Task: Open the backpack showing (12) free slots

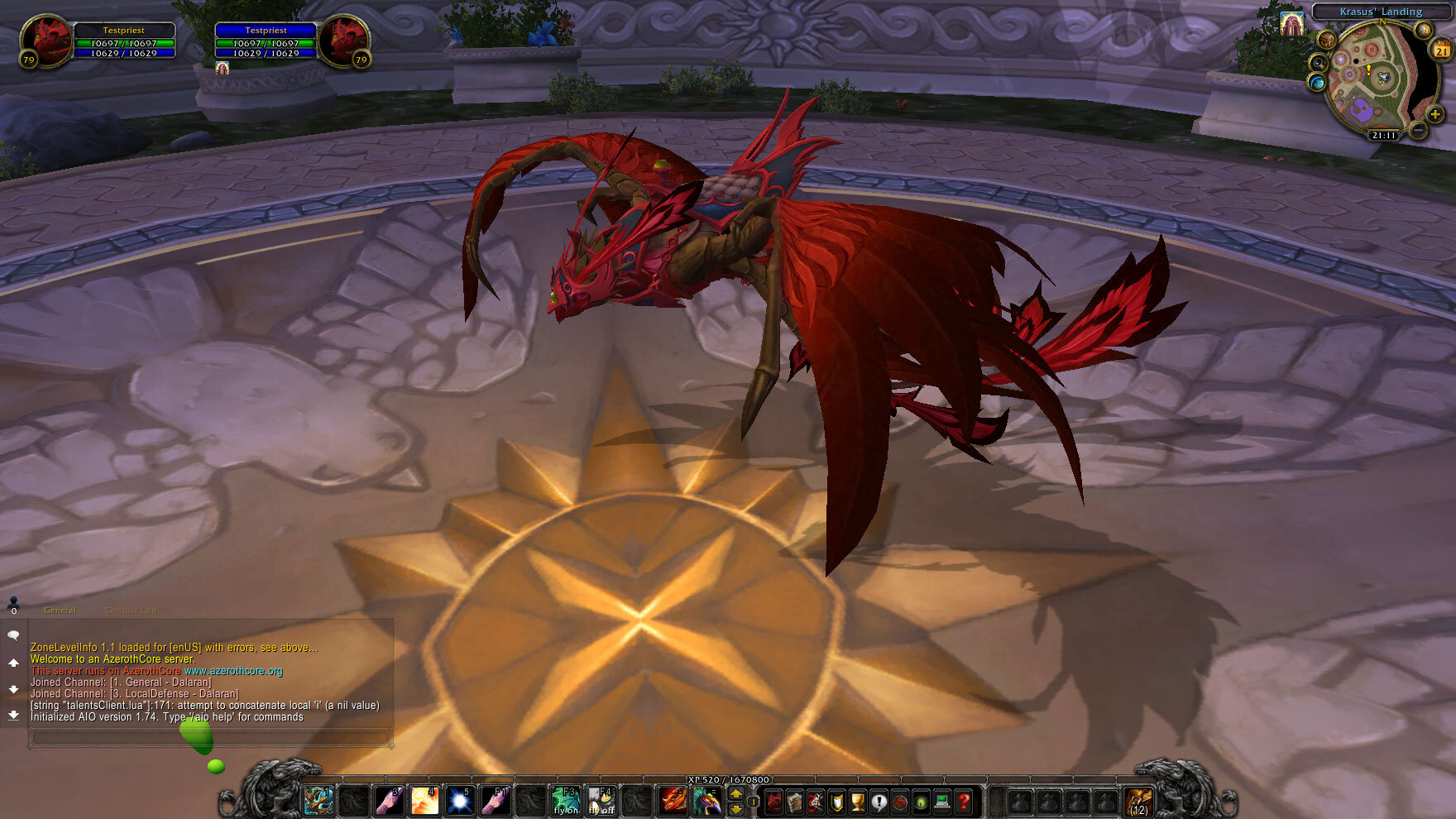Action: coord(1139,802)
